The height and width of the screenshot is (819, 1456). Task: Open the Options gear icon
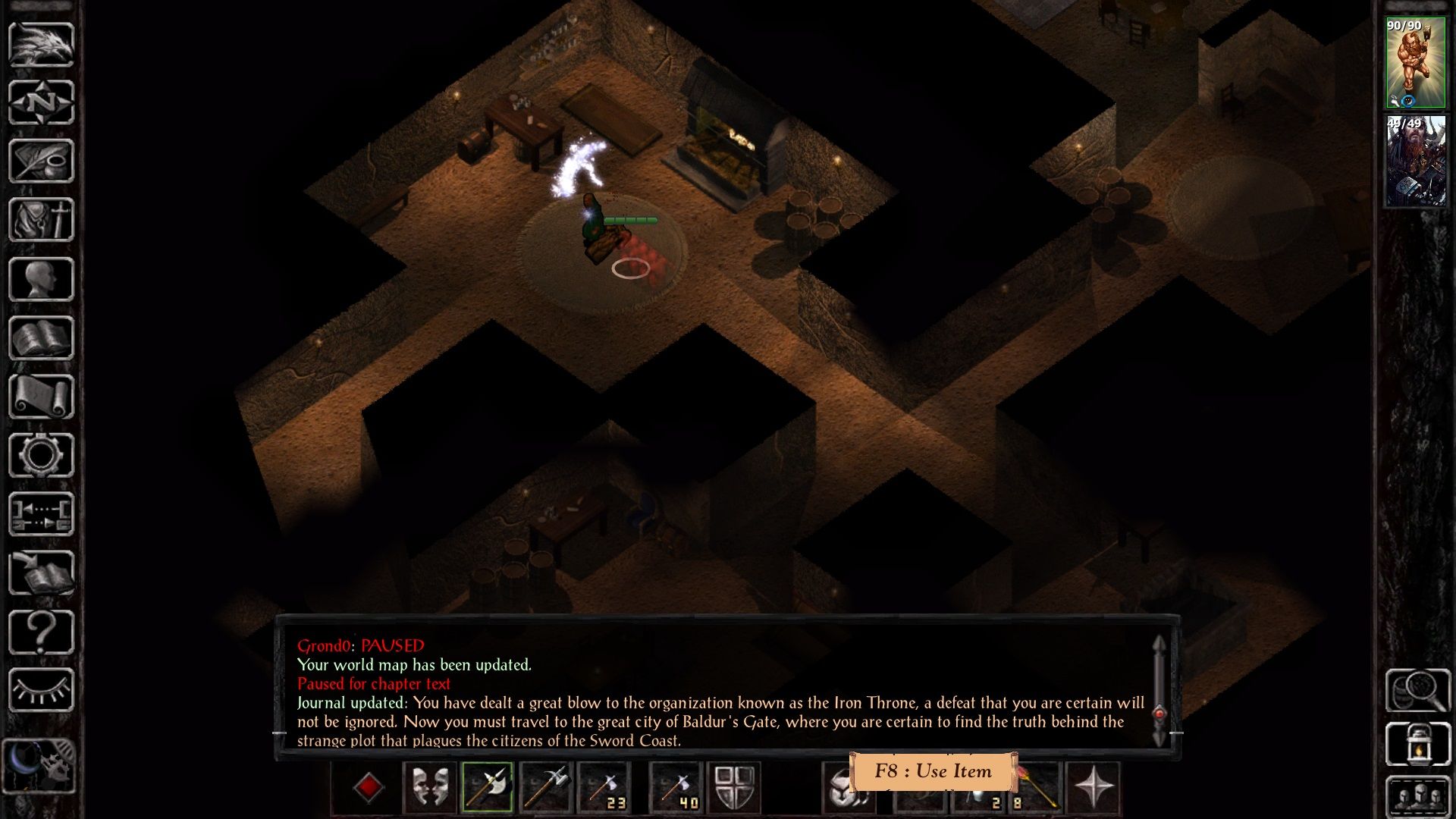tap(42, 452)
